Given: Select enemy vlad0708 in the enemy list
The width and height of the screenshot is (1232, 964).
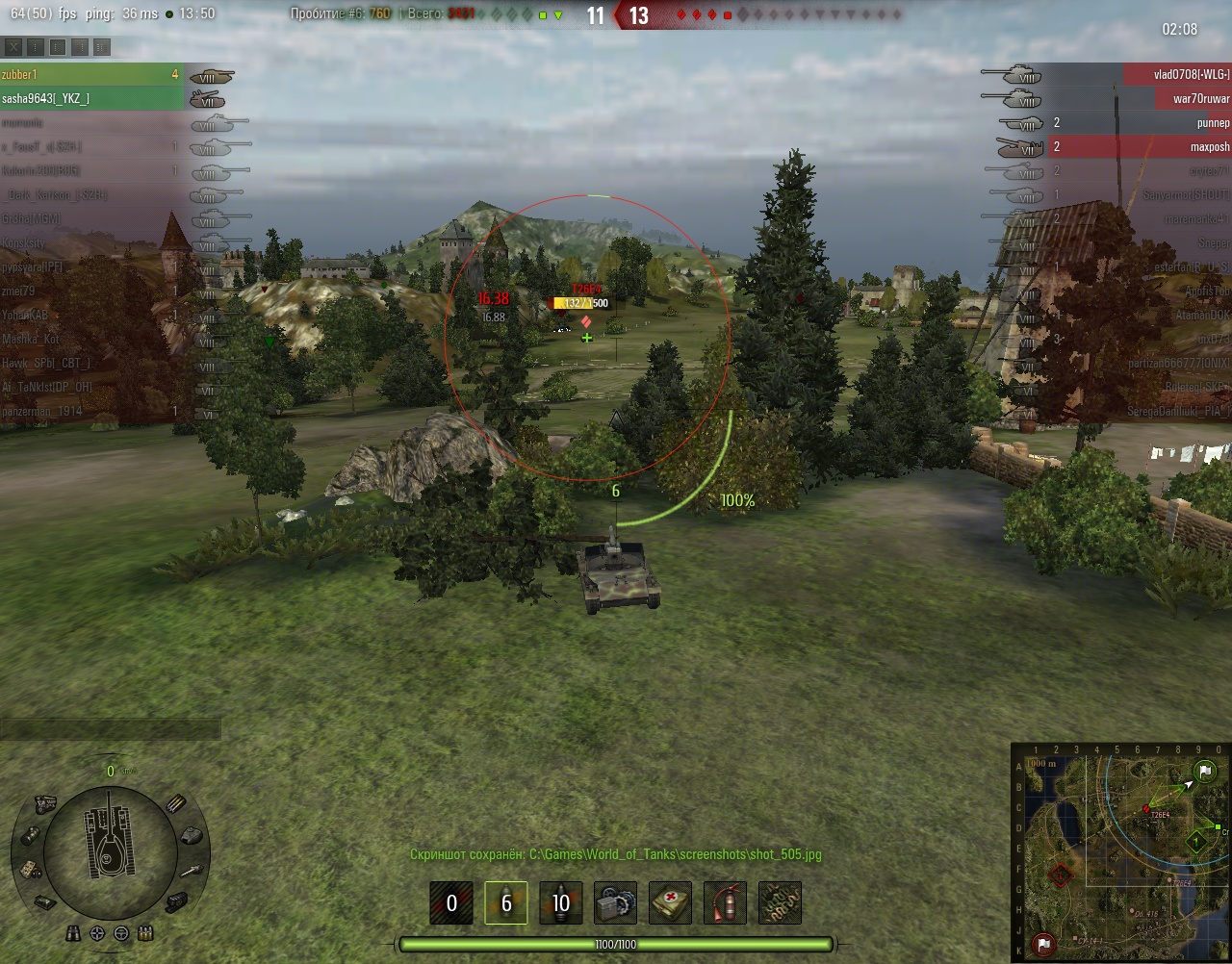Looking at the screenshot, I should [1176, 74].
